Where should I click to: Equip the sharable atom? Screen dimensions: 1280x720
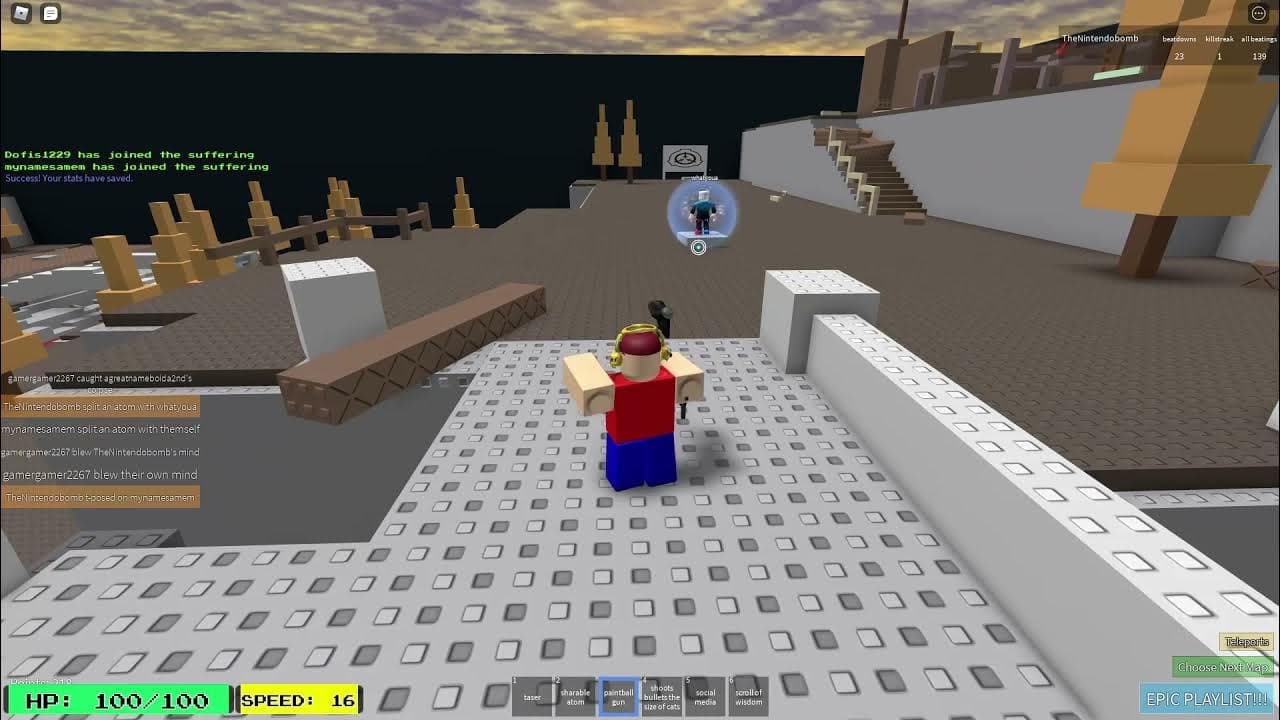[575, 697]
